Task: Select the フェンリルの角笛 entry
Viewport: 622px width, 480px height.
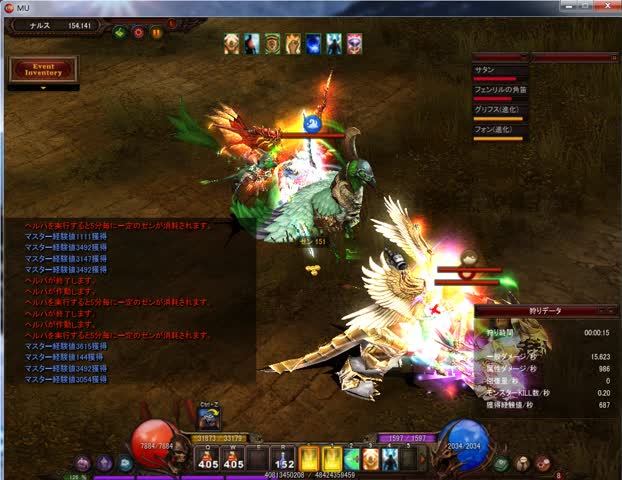Action: (498, 91)
